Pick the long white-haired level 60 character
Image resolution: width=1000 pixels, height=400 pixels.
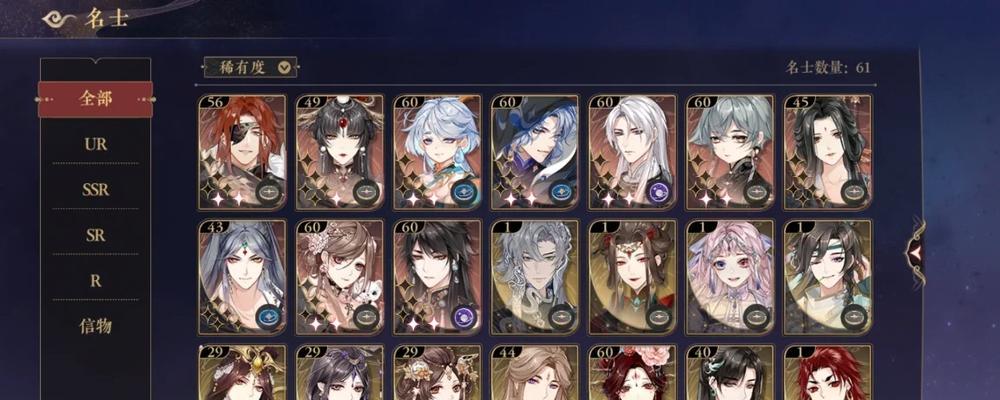tap(632, 152)
